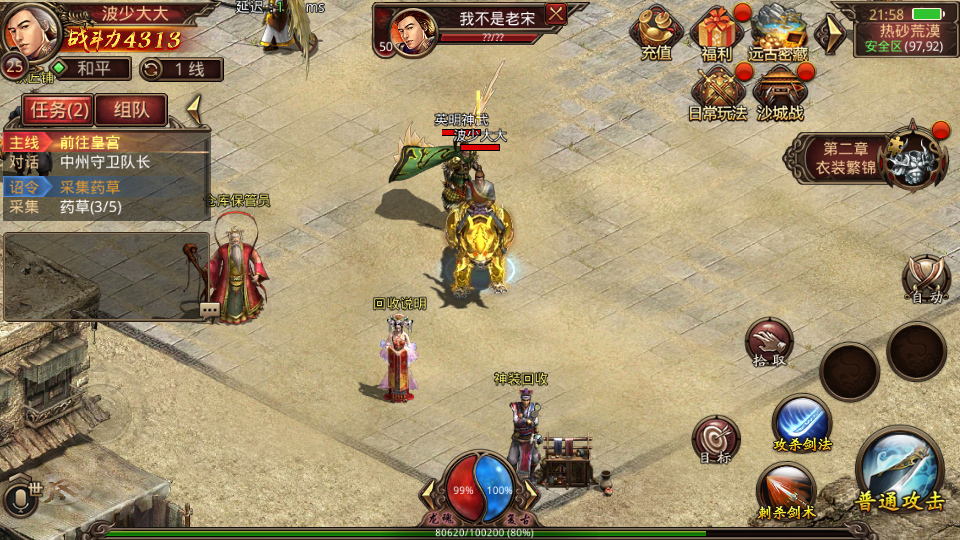The image size is (960, 540).
Task: Open the 远古密藏 treasure icon
Action: 780,31
